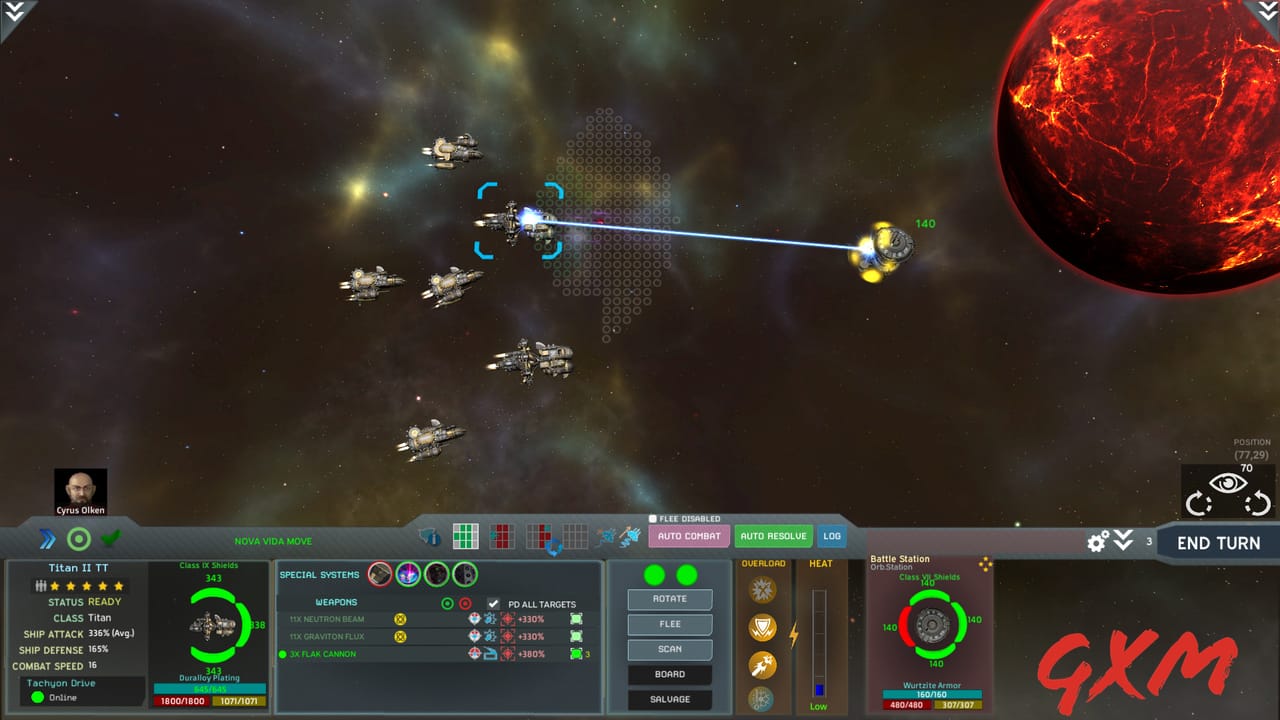Viewport: 1280px width, 720px height.
Task: Click the SCAN button
Action: 669,649
